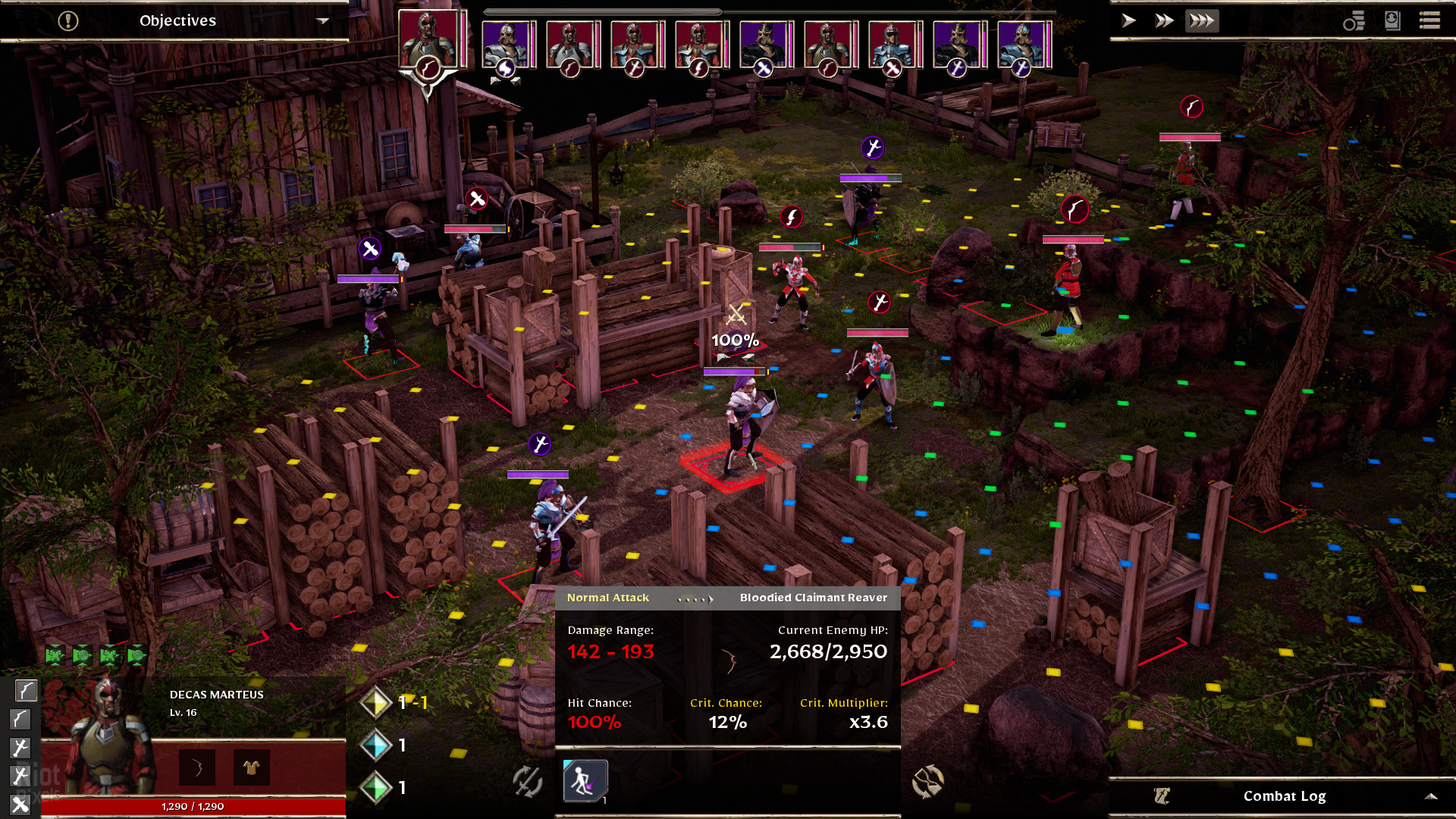Expand the Objectives dropdown
Screen dimensions: 1456x819
point(322,20)
